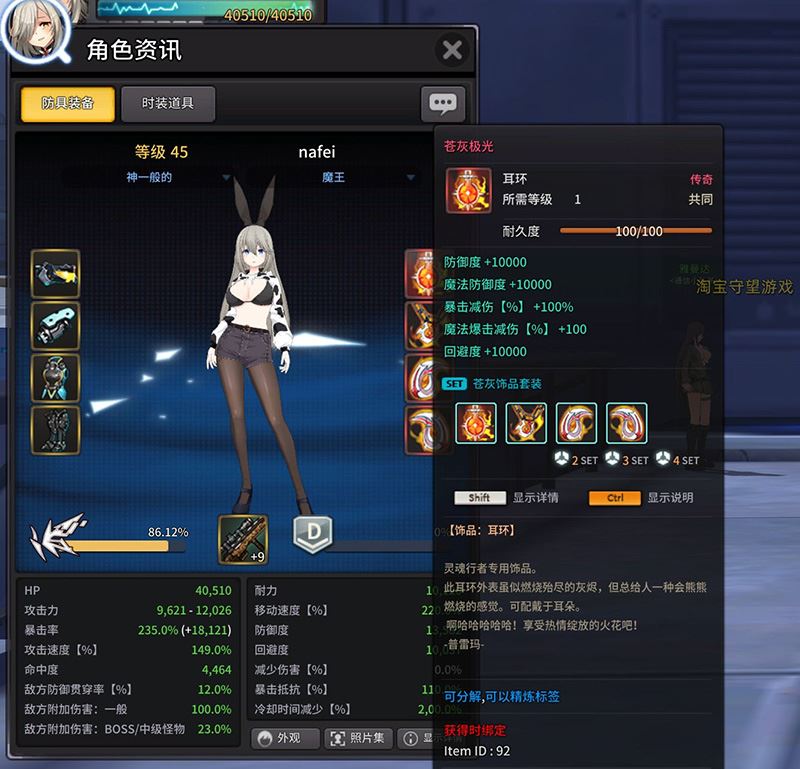Select the +9 sniper rifle weapon slot
The image size is (800, 769).
(x=243, y=538)
